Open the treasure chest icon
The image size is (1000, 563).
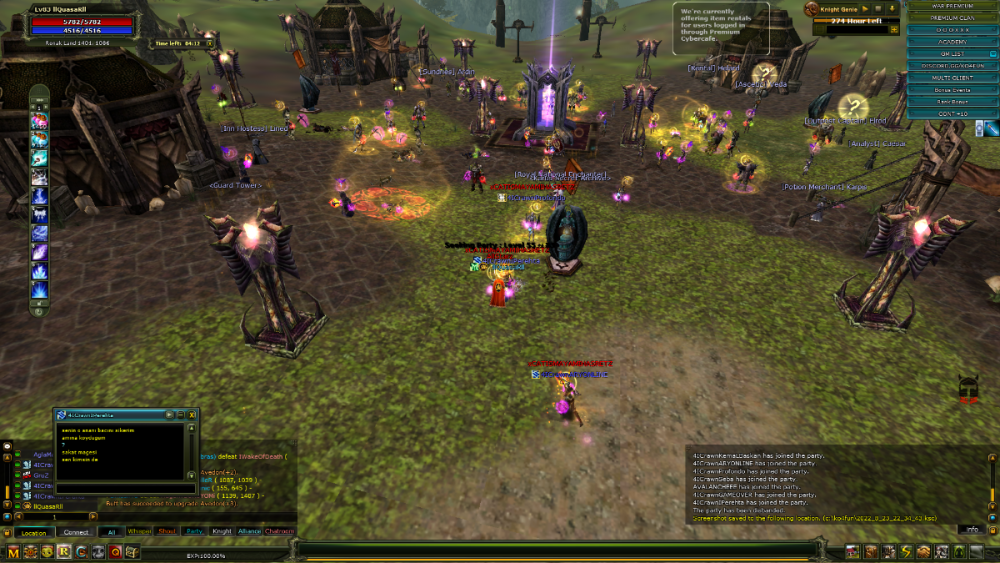click(130, 552)
